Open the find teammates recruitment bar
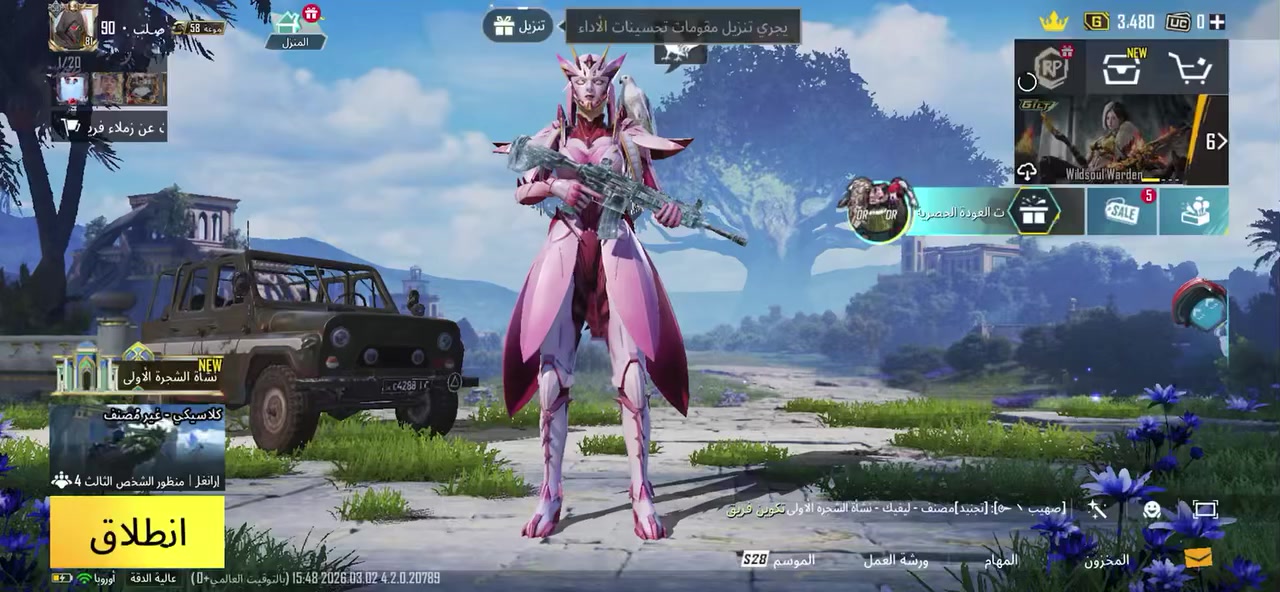 [110, 127]
